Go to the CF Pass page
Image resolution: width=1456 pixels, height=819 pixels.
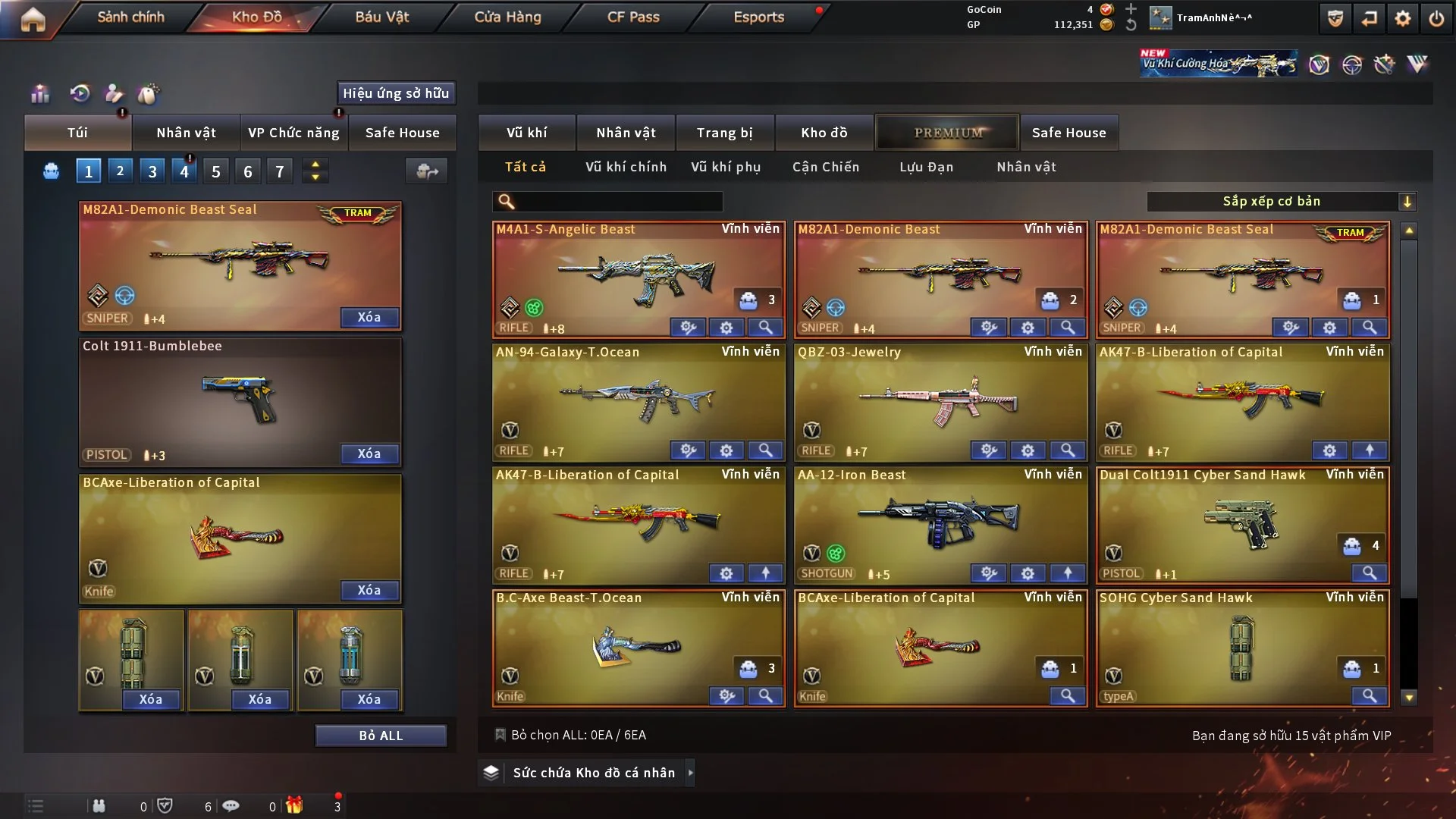pyautogui.click(x=633, y=17)
